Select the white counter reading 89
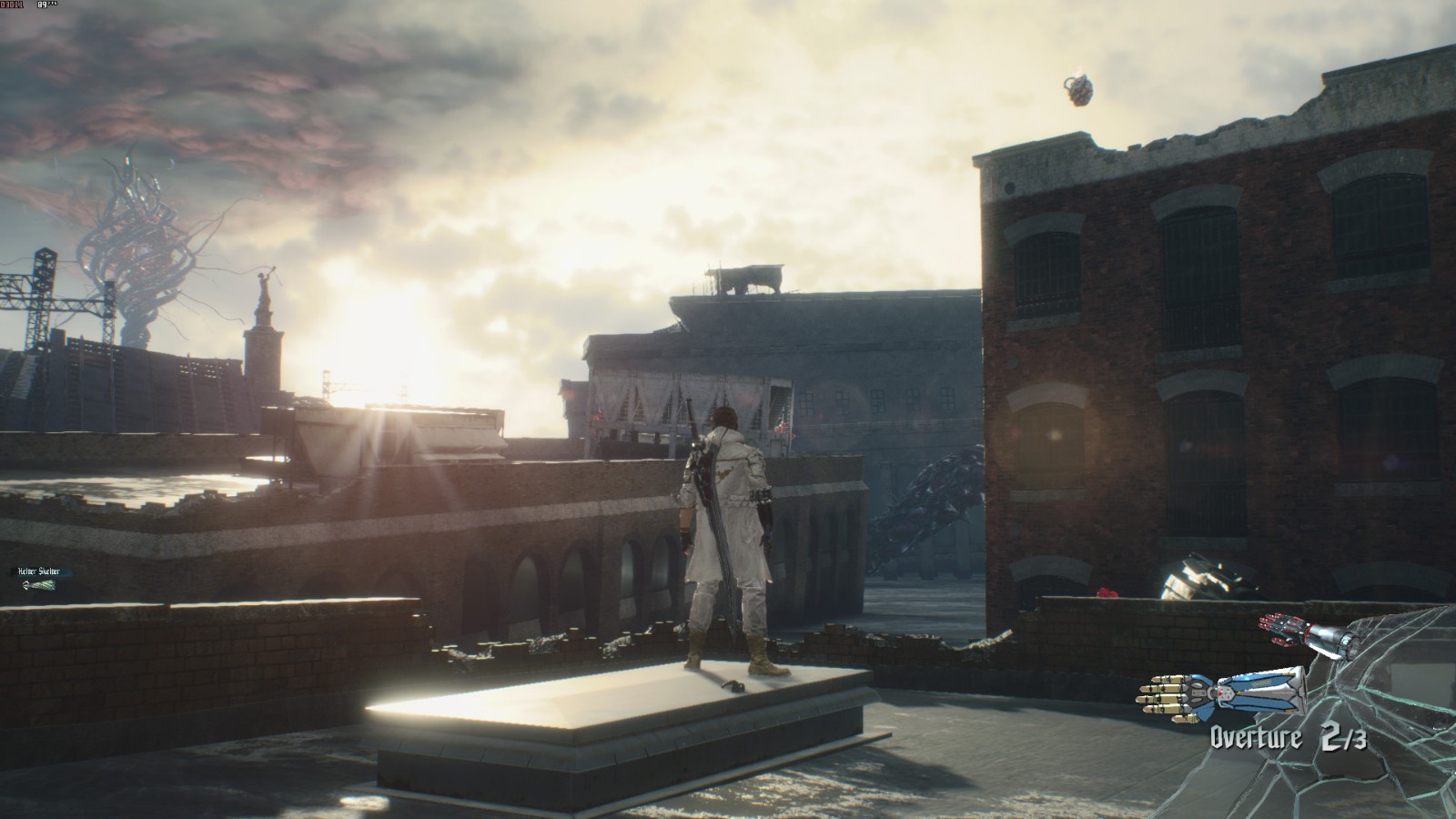Image resolution: width=1456 pixels, height=819 pixels. (x=42, y=5)
